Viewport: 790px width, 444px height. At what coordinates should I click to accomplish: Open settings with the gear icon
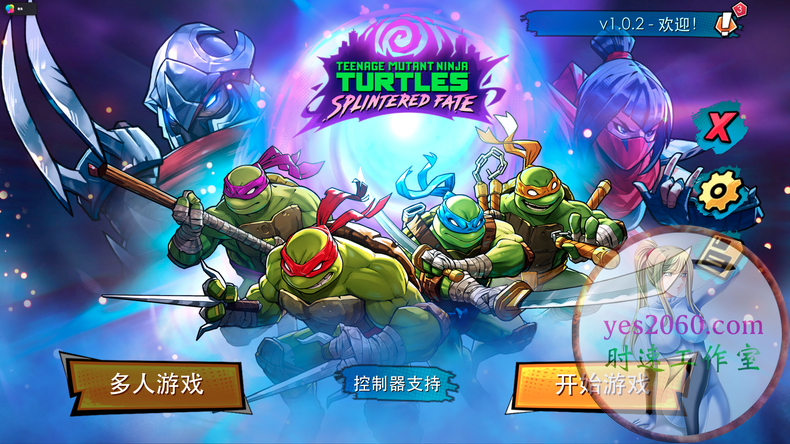pyautogui.click(x=720, y=190)
